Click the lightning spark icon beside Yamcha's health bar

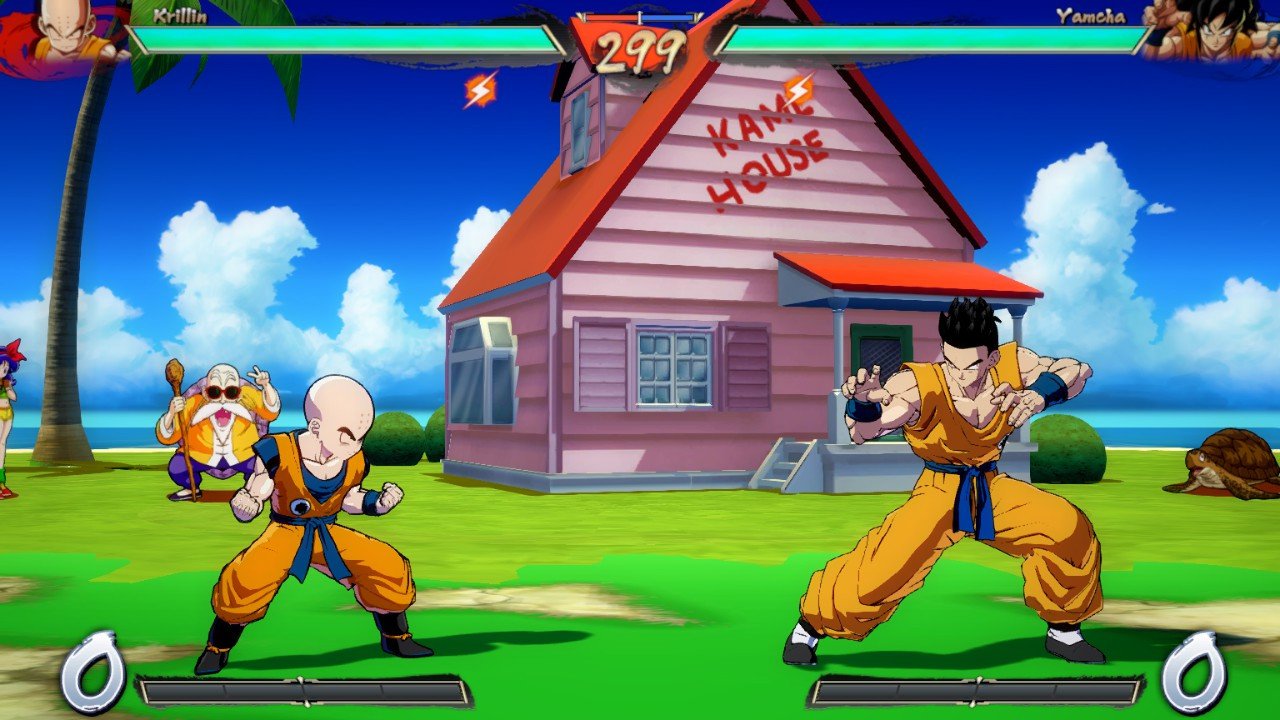tap(800, 87)
